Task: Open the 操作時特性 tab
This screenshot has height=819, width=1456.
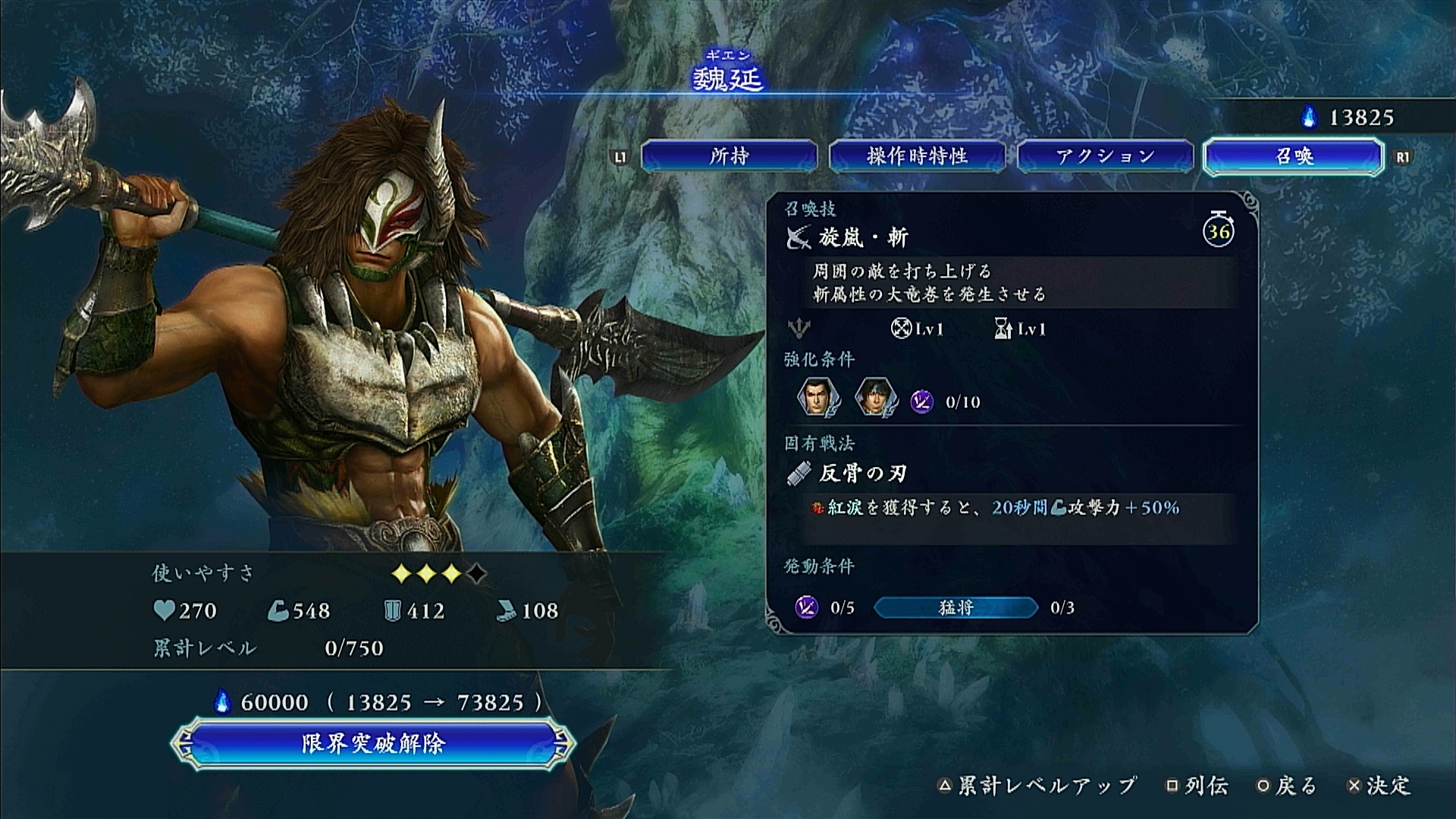Action: point(917,156)
